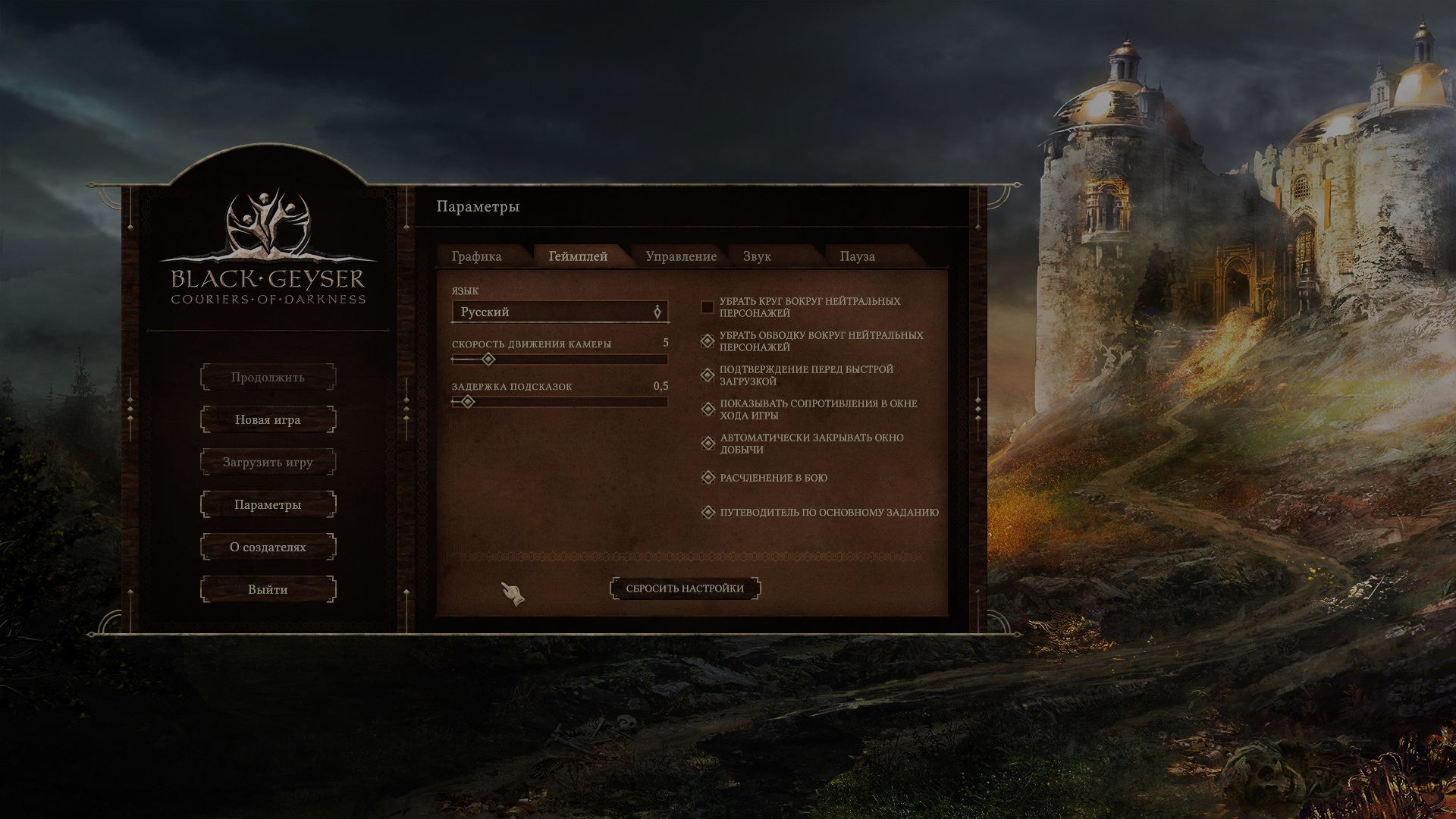Open the Управление tab
Viewport: 1456px width, 819px height.
681,256
